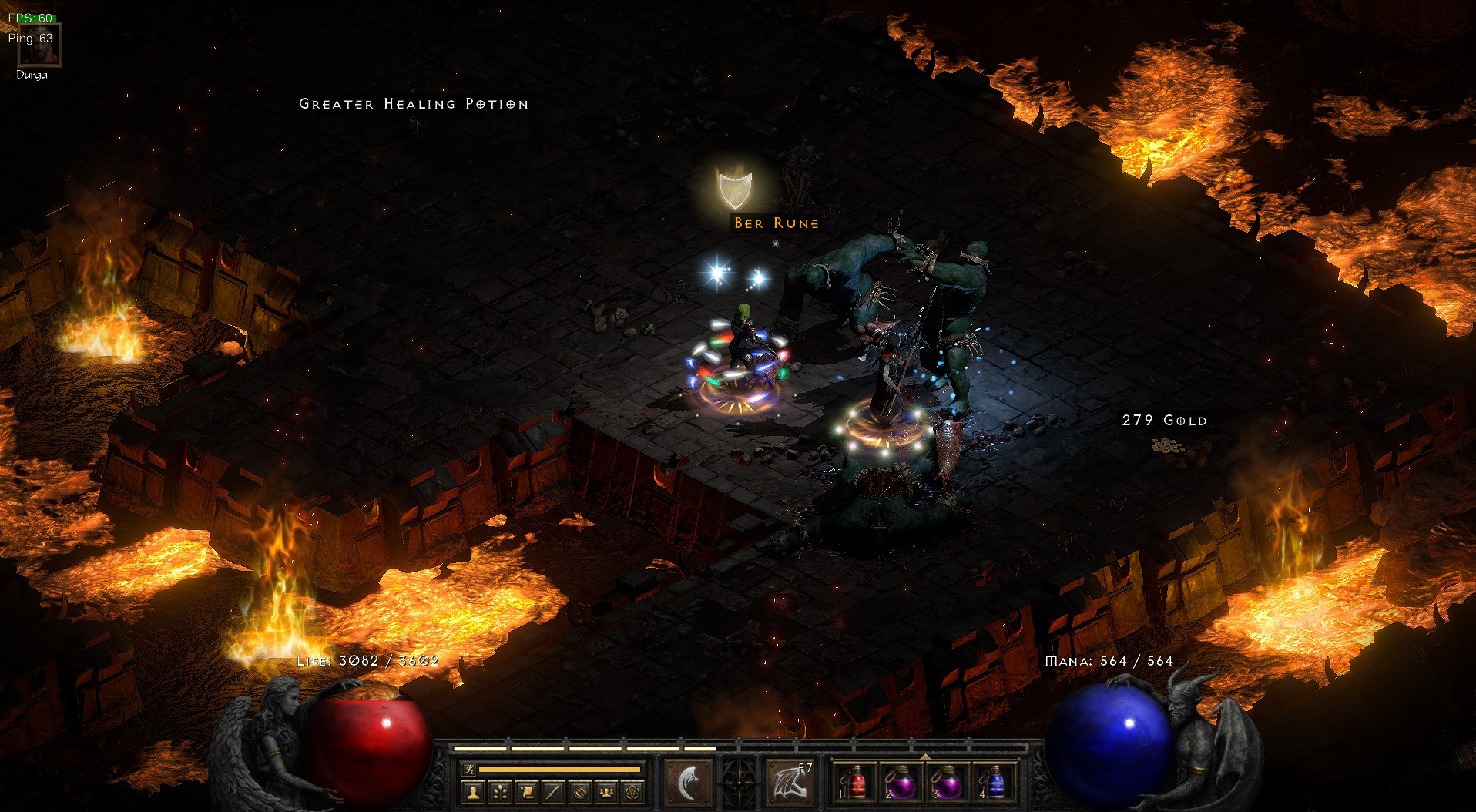
Task: Open the Skill Tree icon
Action: coord(499,793)
